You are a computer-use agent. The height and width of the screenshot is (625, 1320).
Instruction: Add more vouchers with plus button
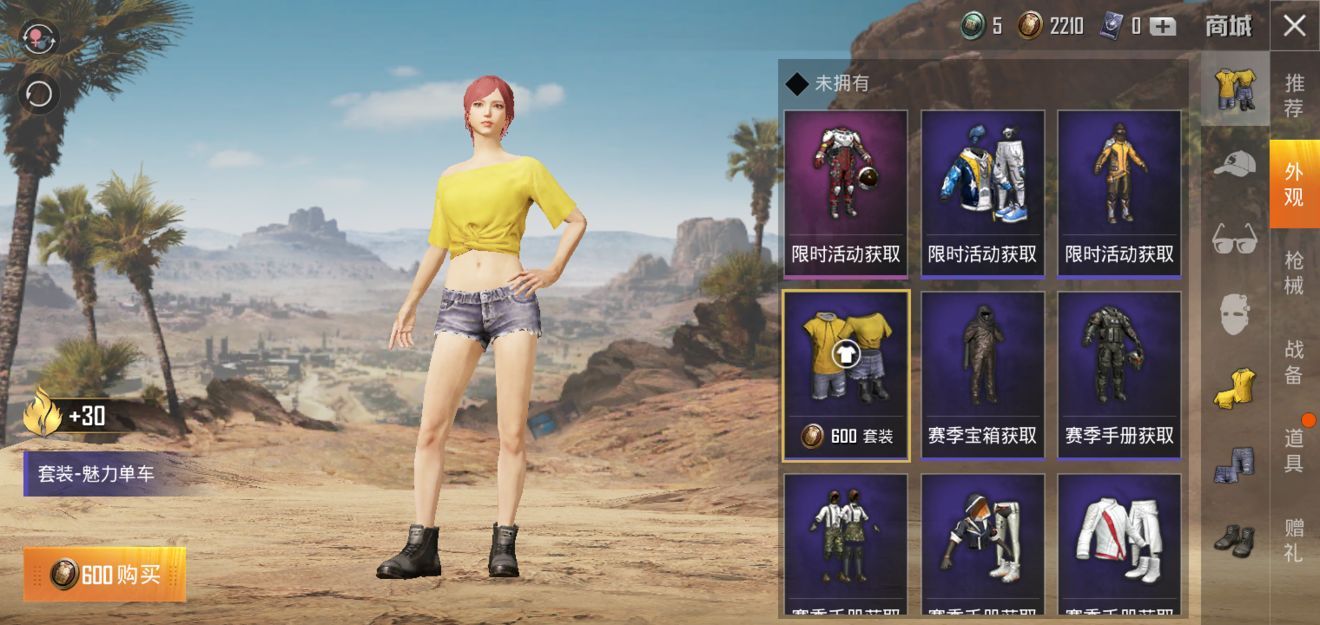coord(1162,27)
